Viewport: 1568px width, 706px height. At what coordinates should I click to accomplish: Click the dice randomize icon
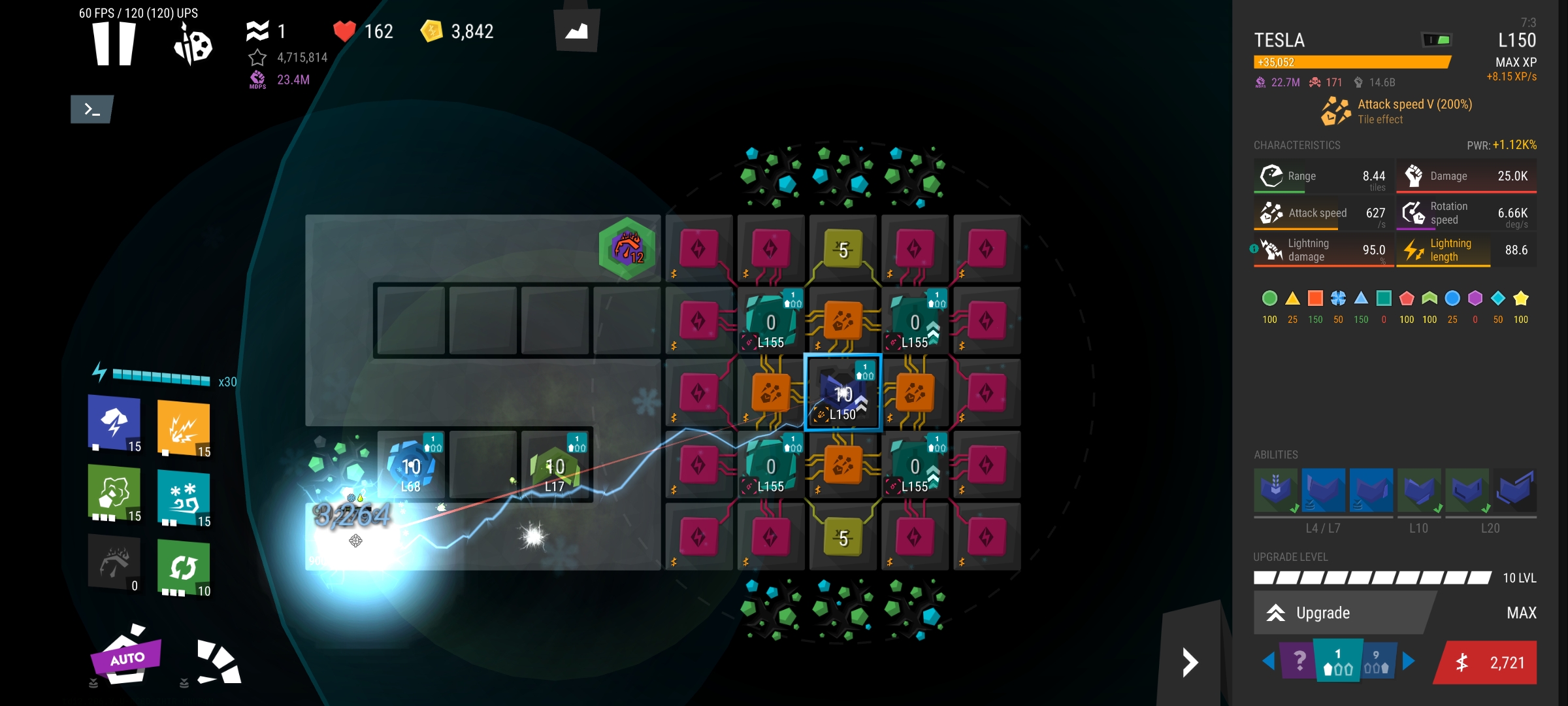193,44
